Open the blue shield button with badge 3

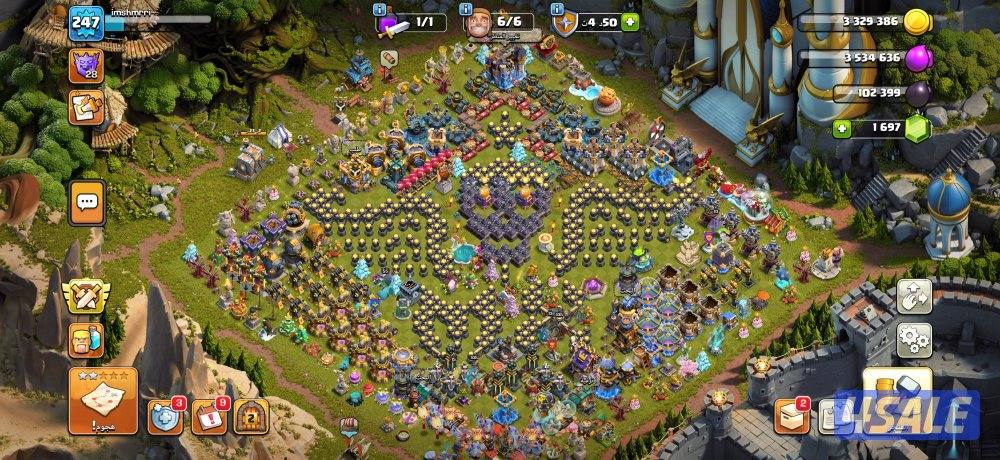coord(165,416)
